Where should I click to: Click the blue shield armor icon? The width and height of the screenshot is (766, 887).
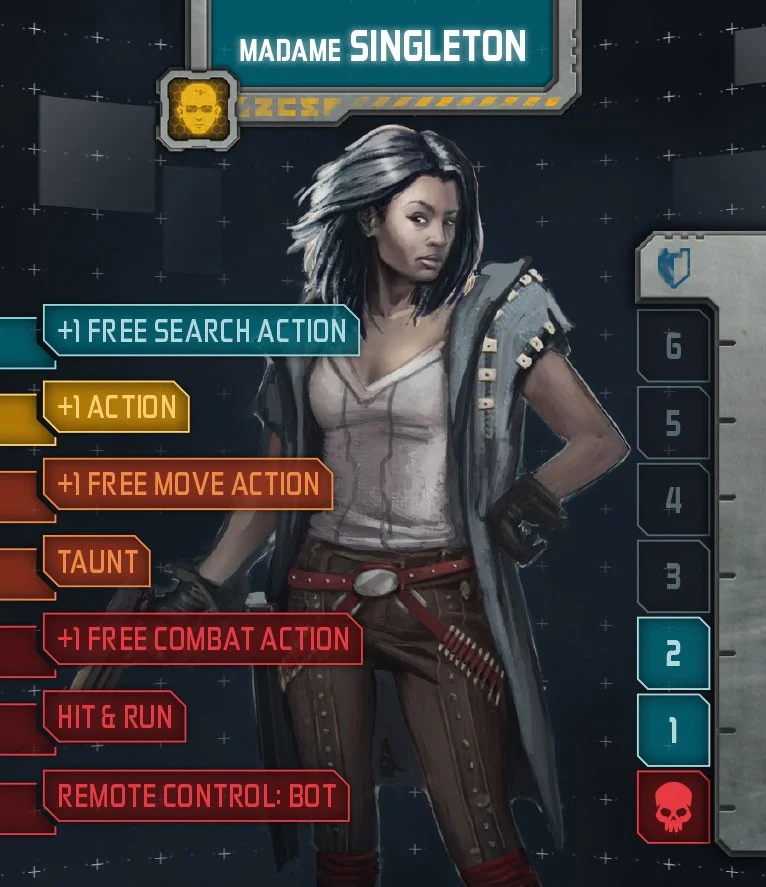click(x=673, y=268)
